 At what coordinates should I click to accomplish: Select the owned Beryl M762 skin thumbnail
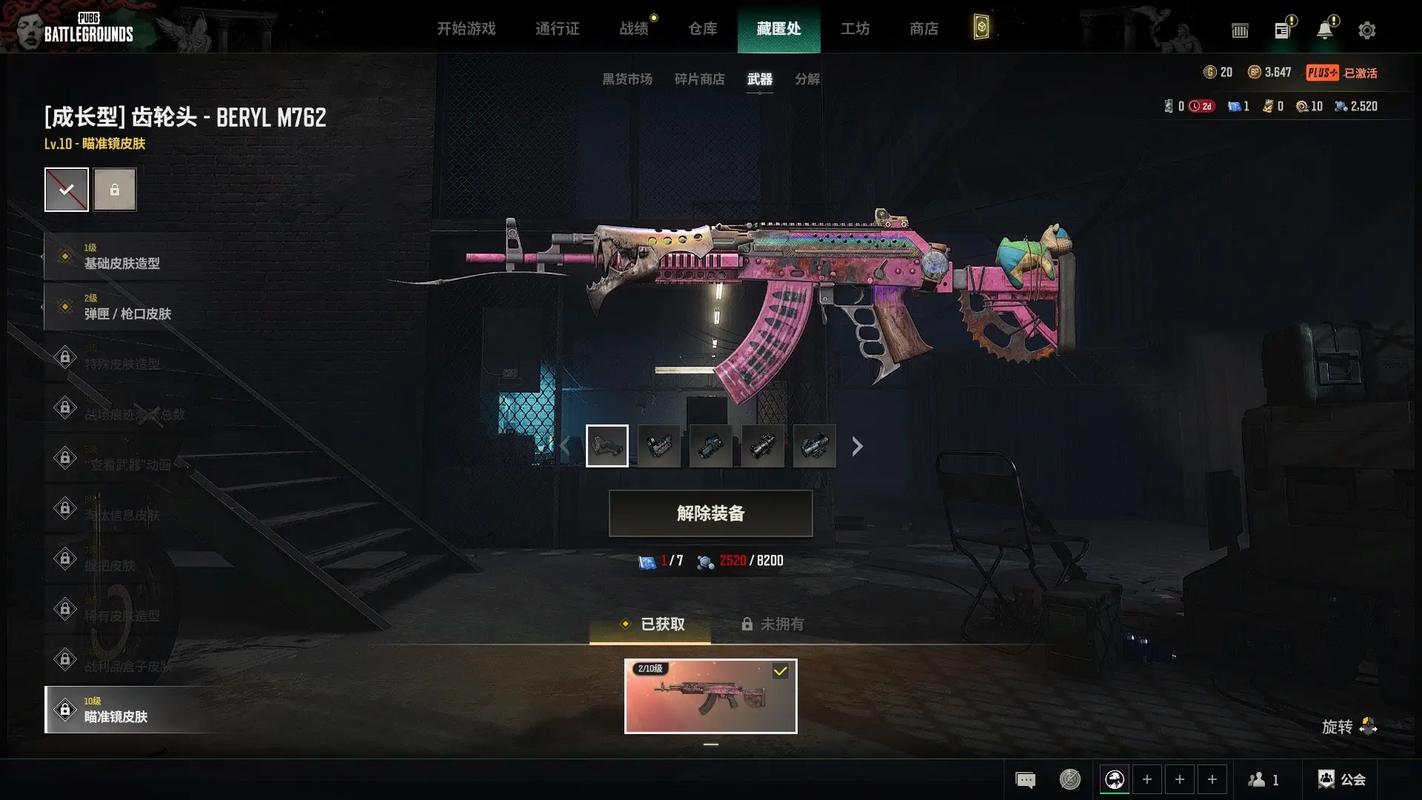[x=710, y=696]
